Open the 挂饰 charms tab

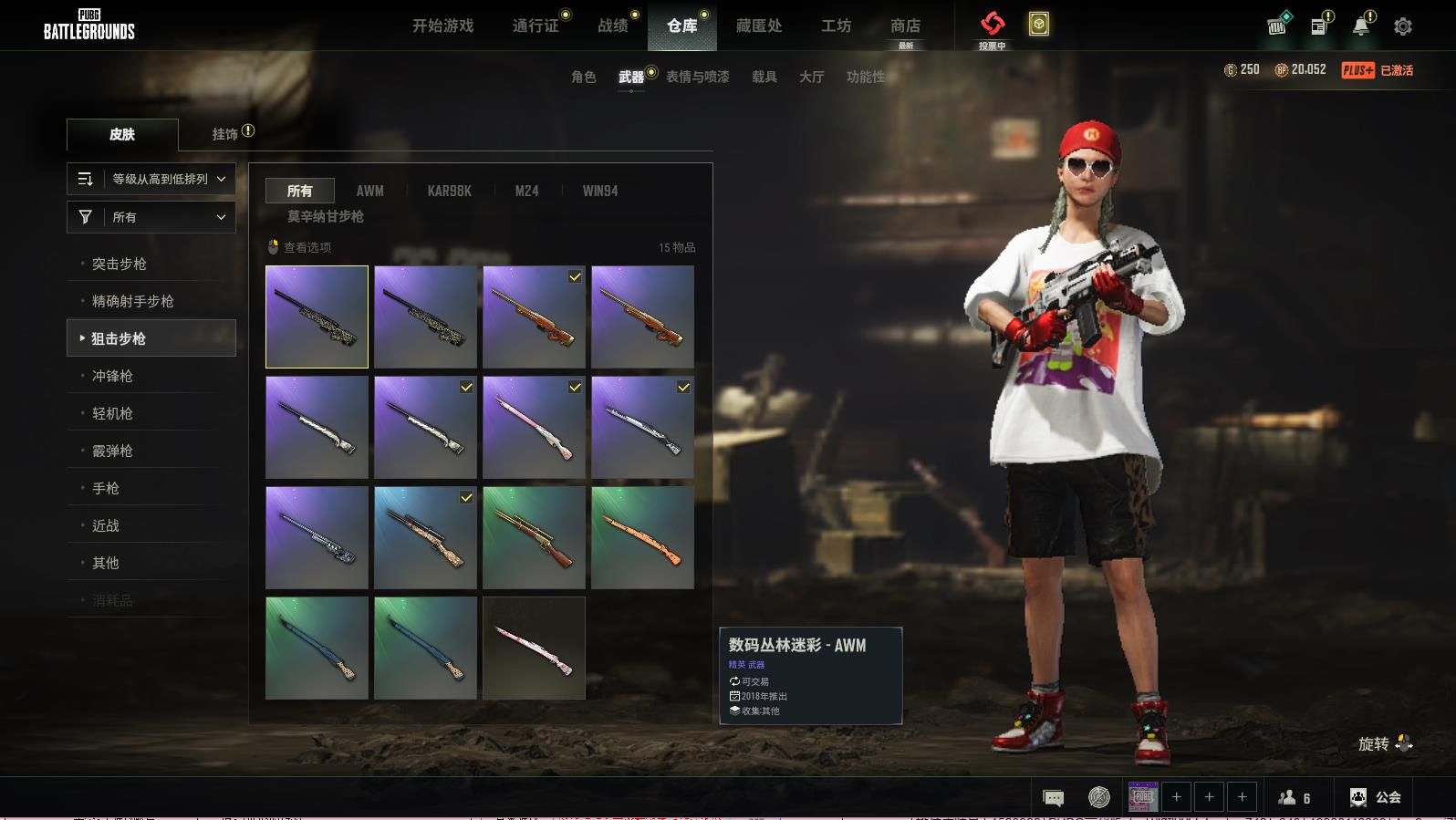pos(225,134)
